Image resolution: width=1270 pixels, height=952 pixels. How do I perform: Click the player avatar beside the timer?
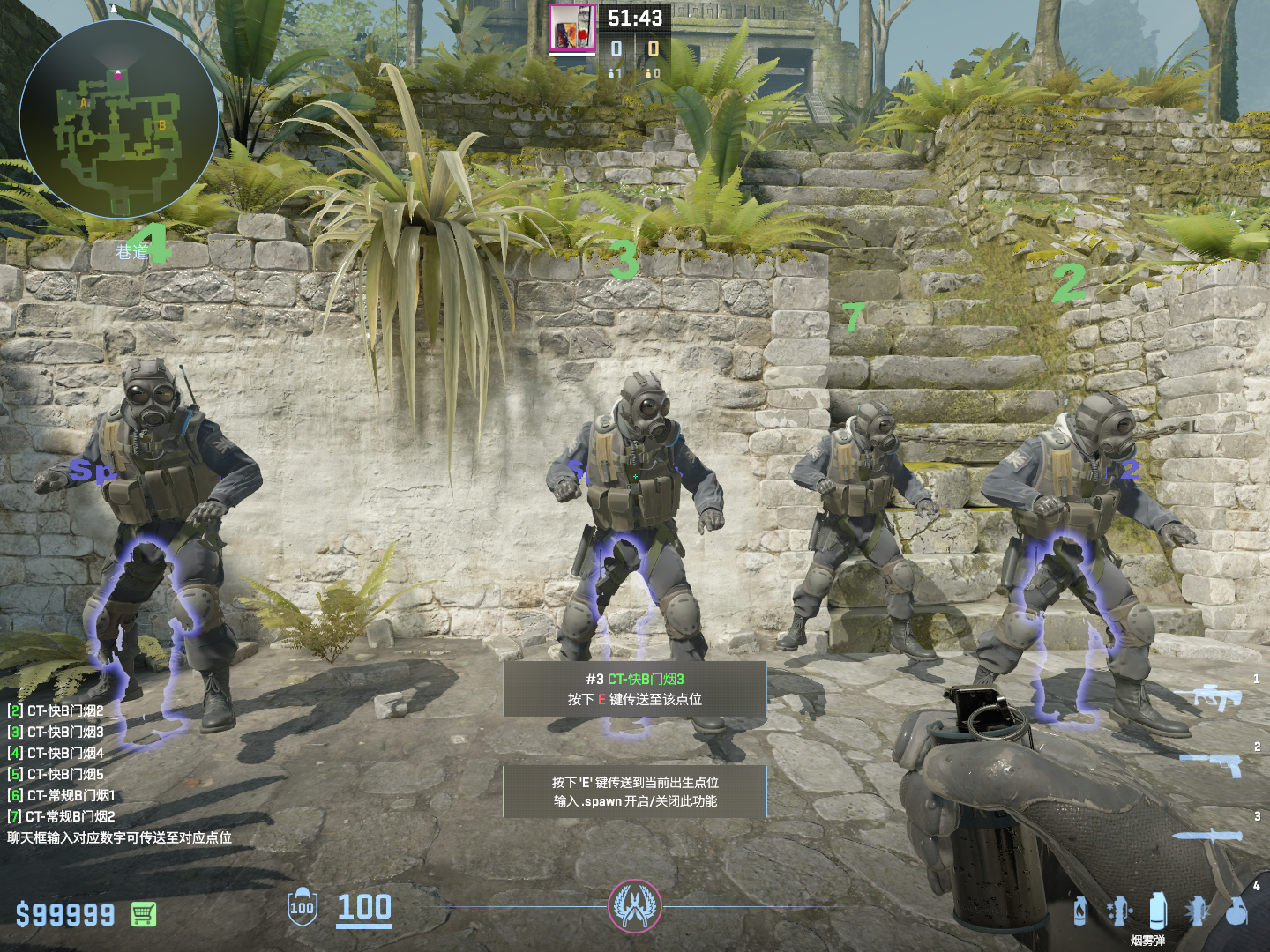[x=572, y=28]
